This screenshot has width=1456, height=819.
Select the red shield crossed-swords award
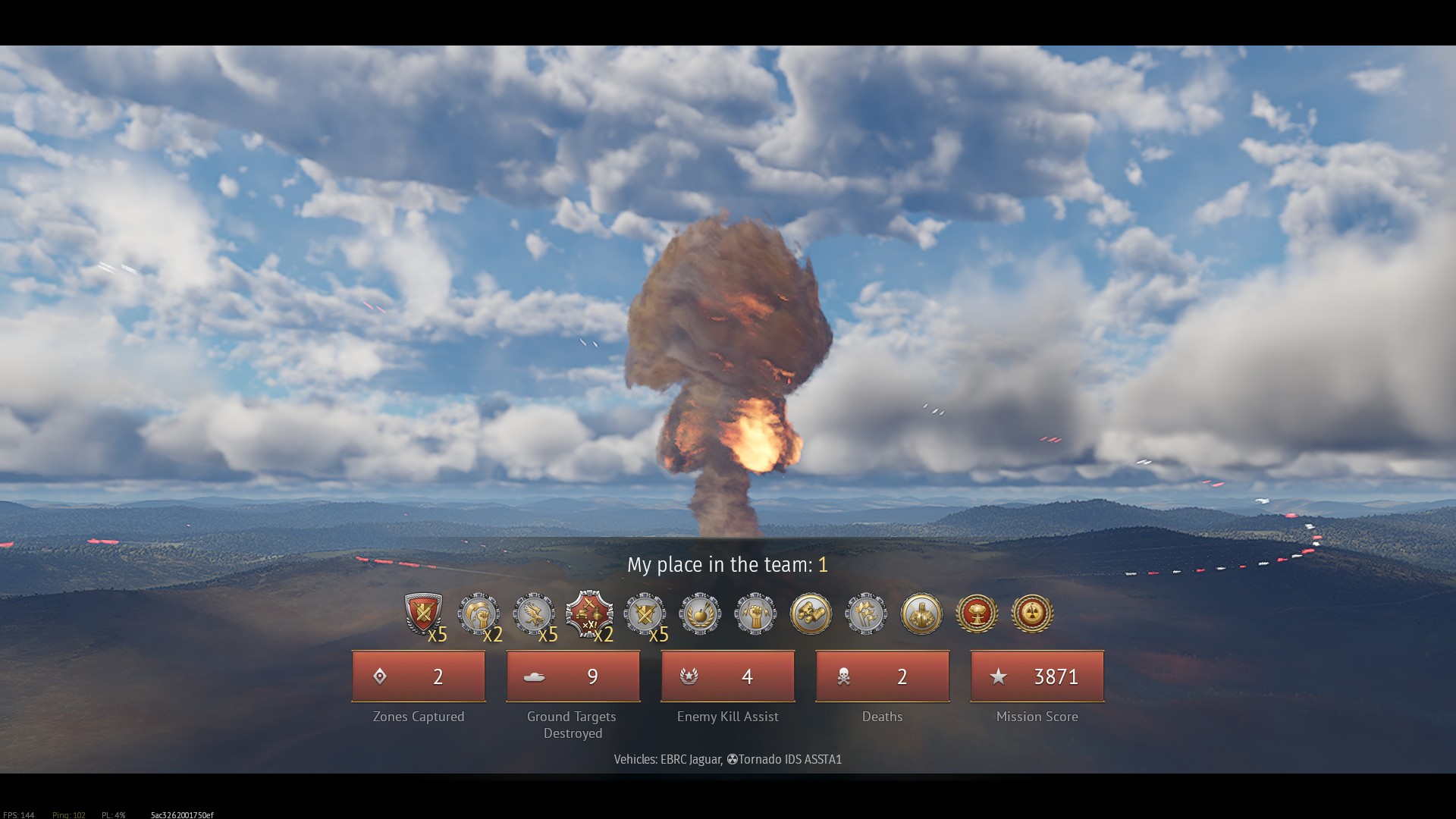point(422,613)
